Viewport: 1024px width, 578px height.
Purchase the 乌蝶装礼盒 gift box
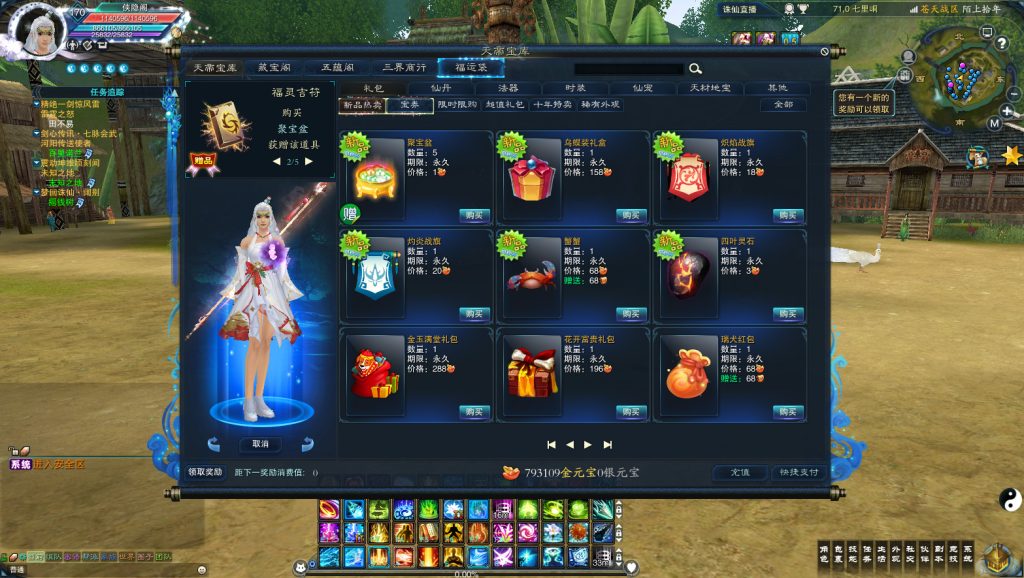(631, 216)
